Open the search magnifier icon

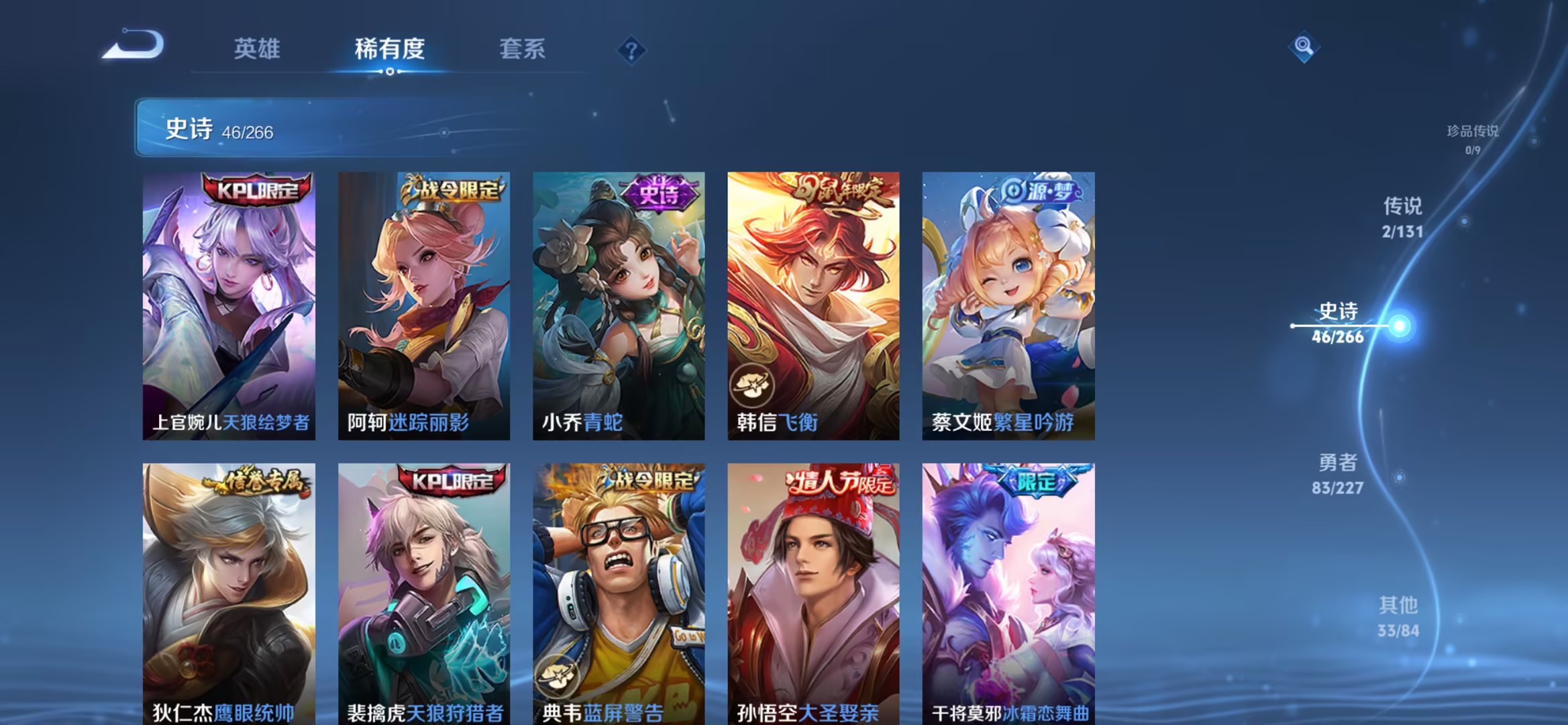1303,46
